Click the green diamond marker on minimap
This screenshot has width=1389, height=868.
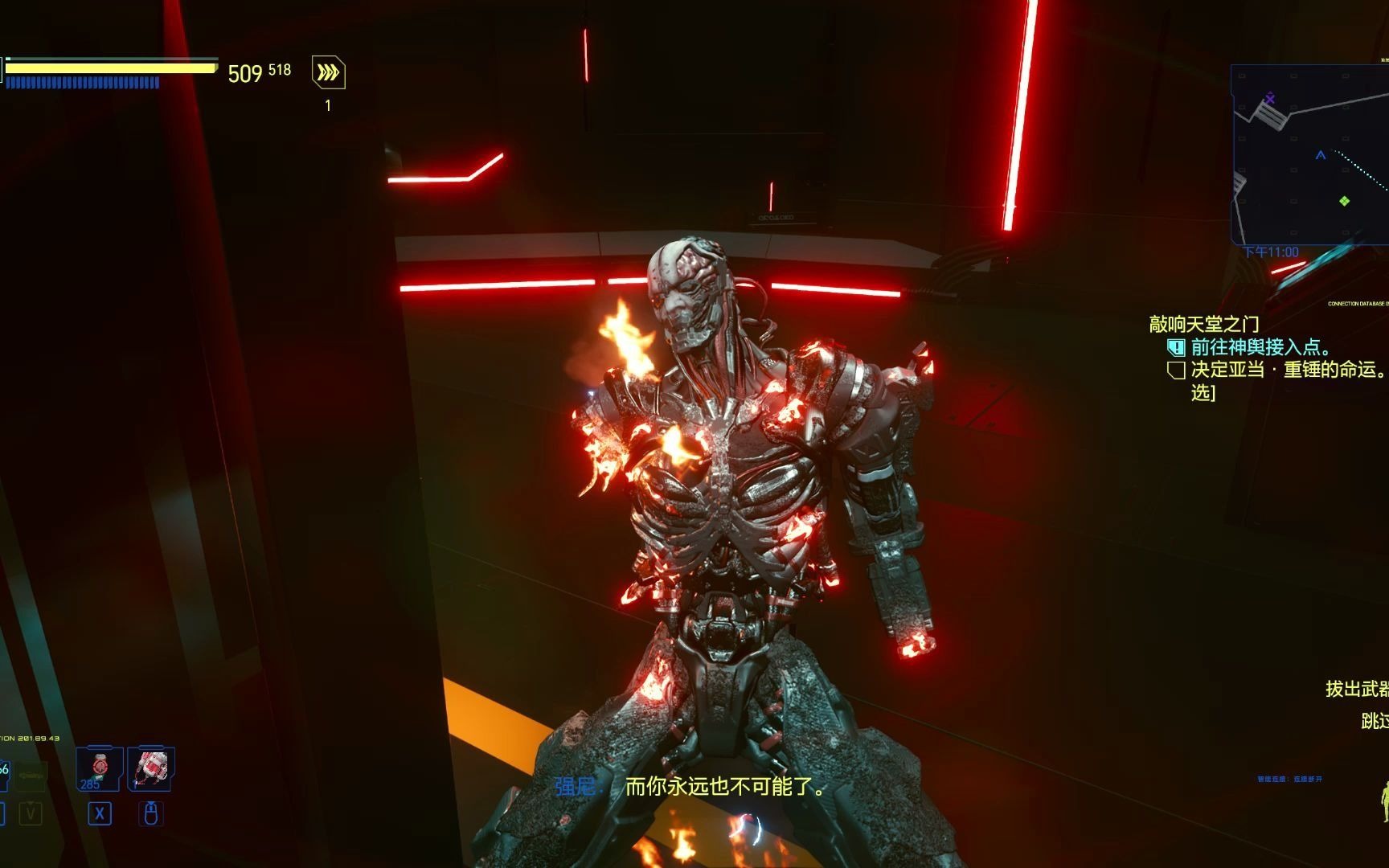[1344, 200]
